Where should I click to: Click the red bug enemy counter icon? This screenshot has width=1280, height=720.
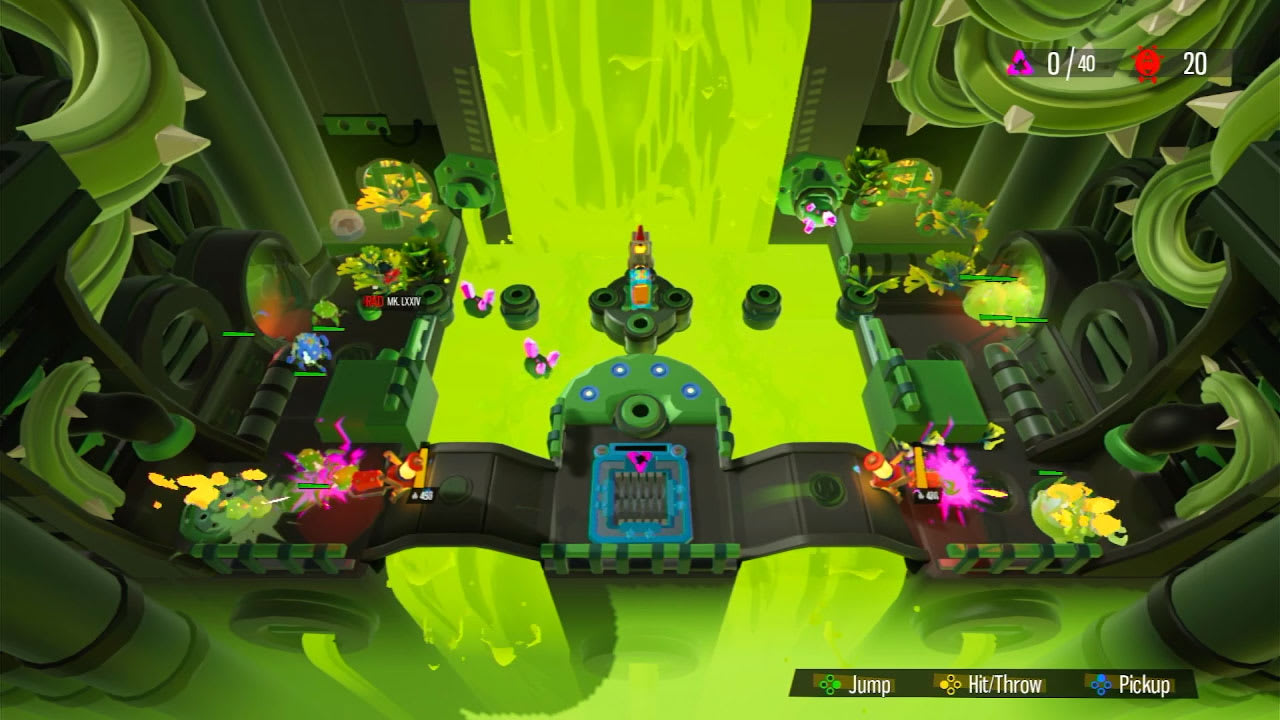pos(1147,62)
